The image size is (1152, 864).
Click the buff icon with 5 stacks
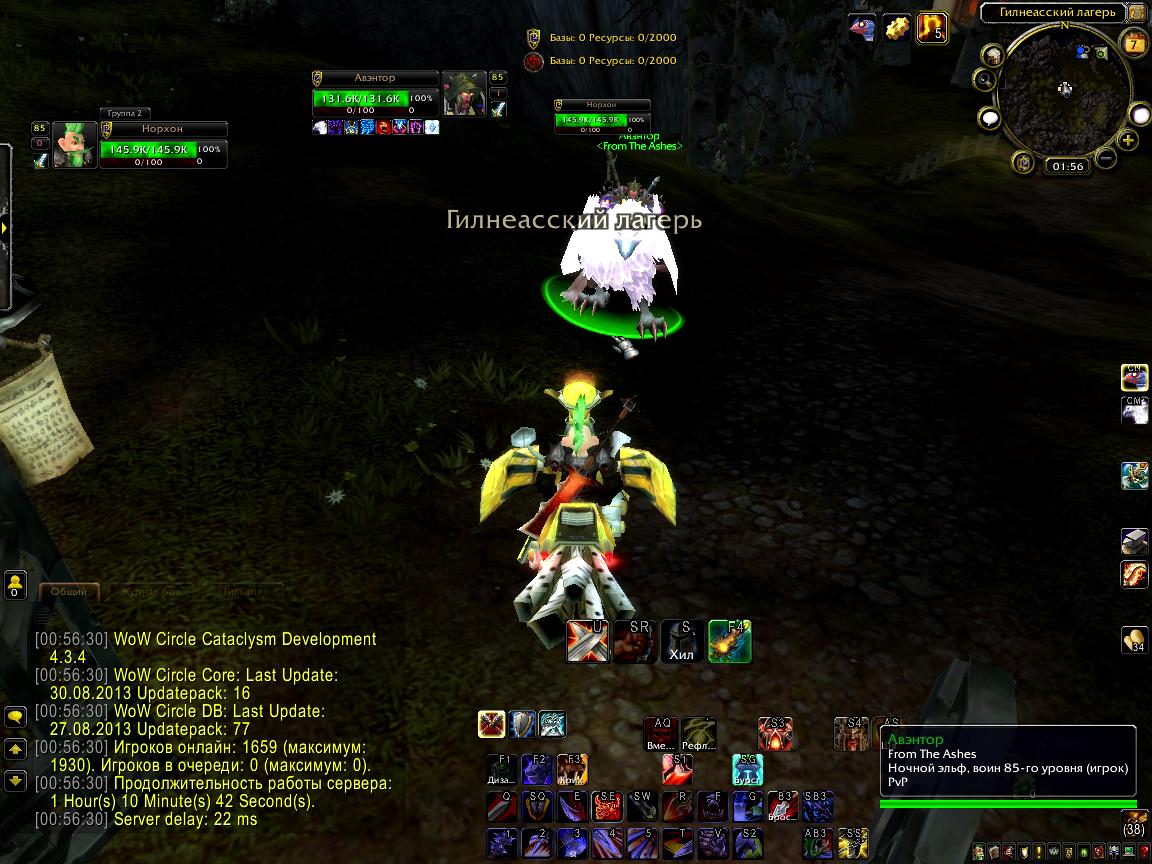point(932,27)
